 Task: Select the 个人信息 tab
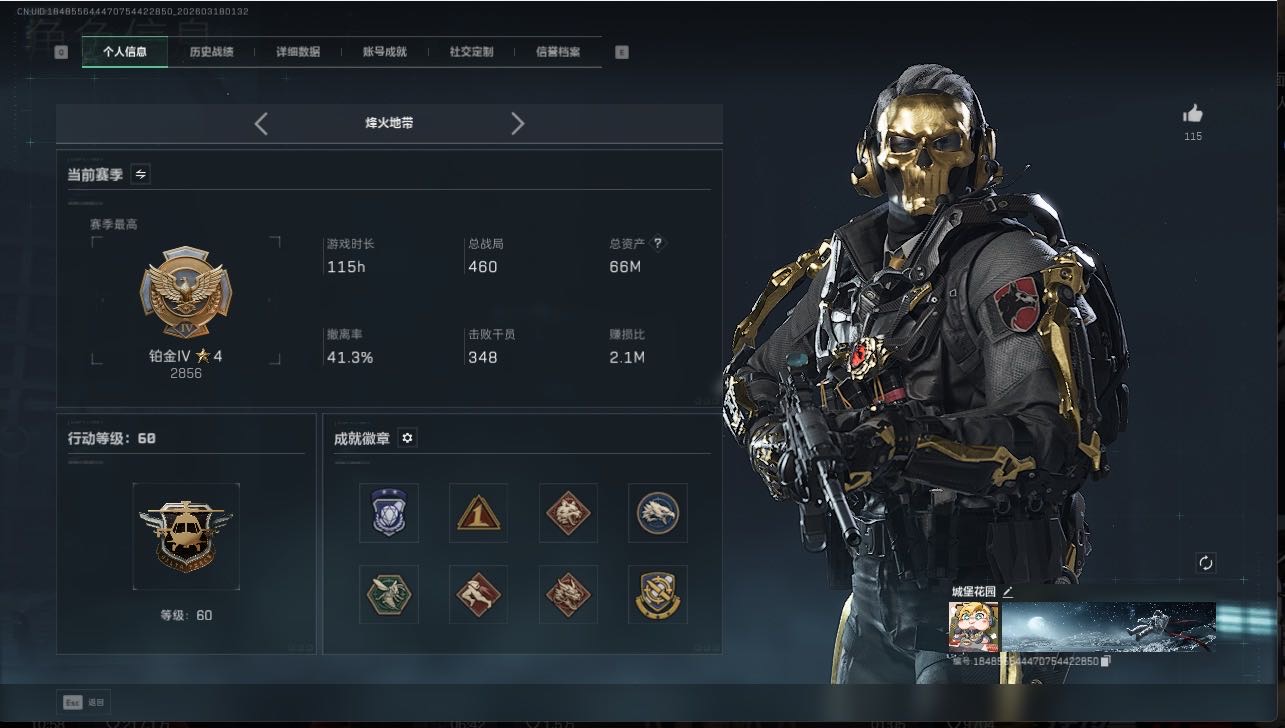pyautogui.click(x=125, y=52)
